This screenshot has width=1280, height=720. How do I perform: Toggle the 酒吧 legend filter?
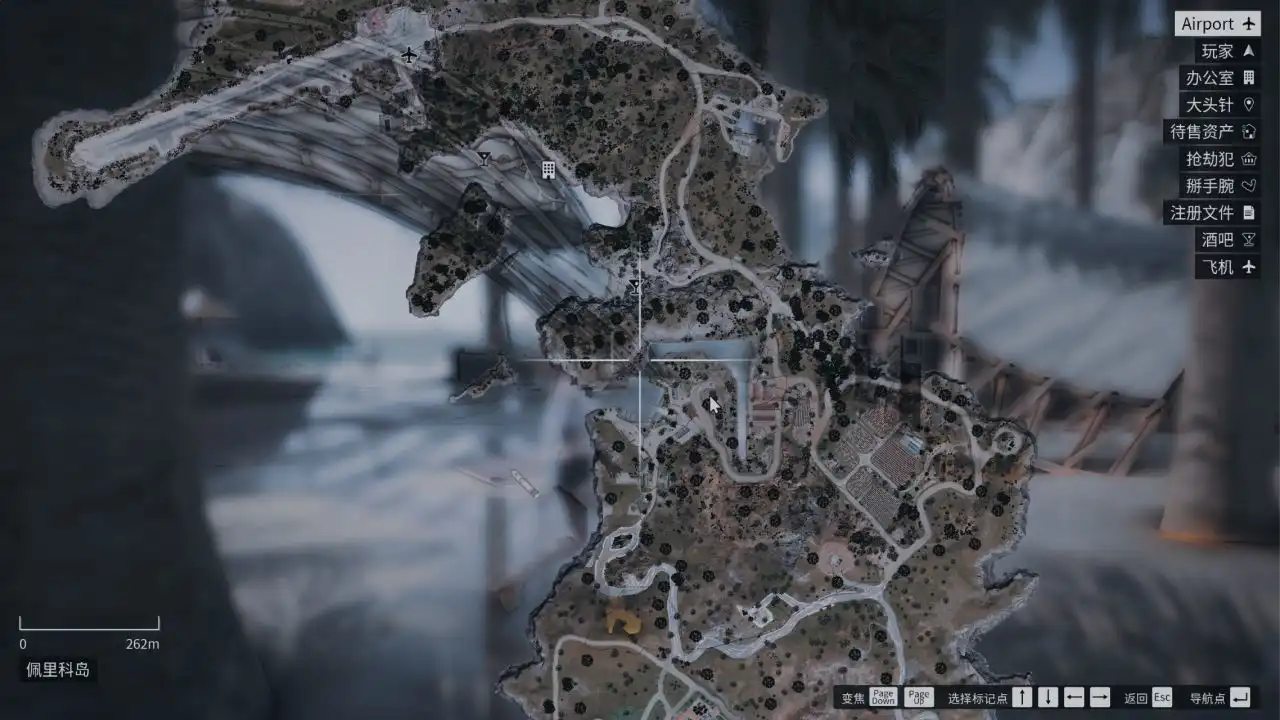(x=1220, y=239)
